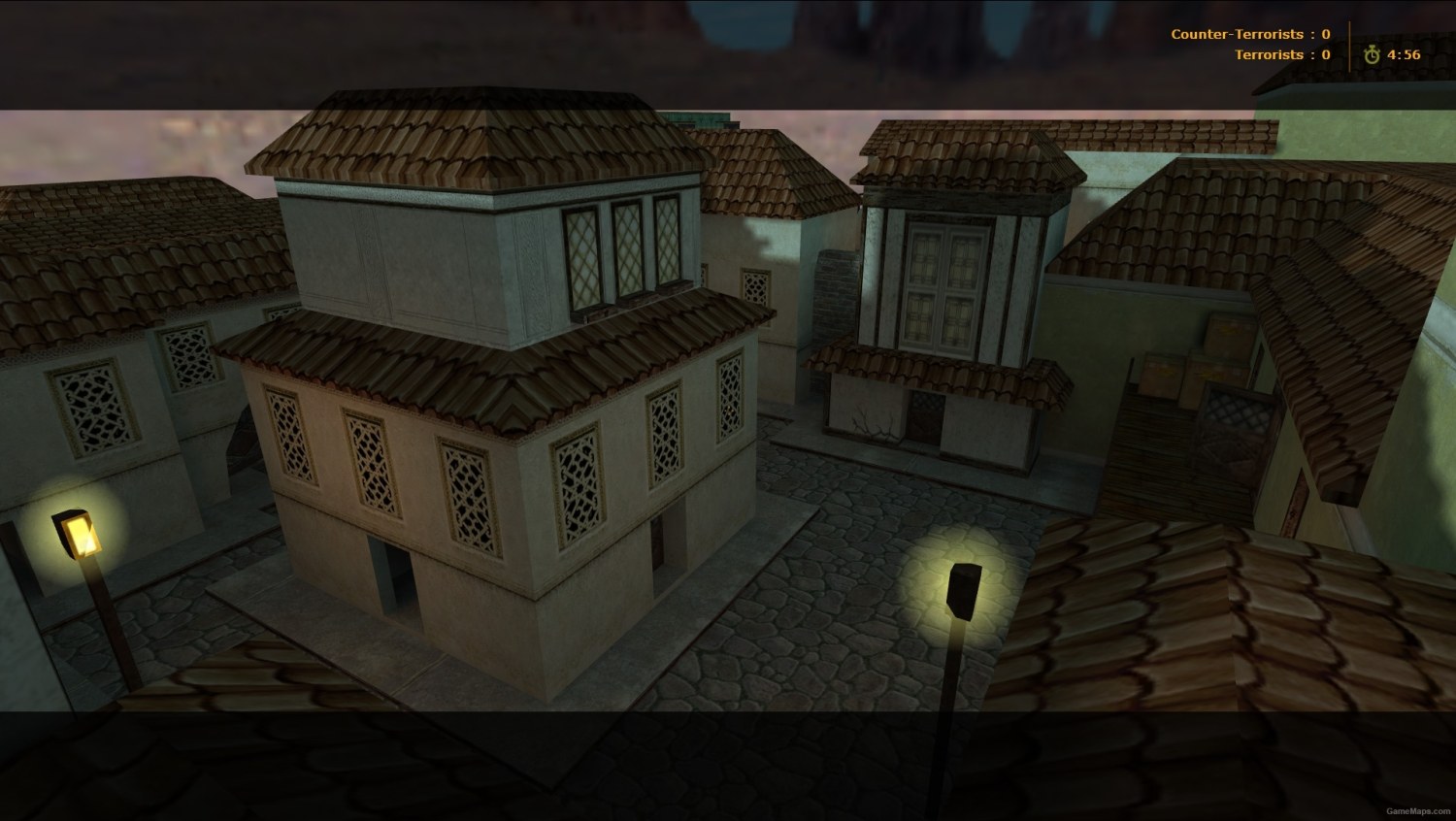Click the Counter-Terrorists score label
Viewport: 1456px width, 821px height.
pyautogui.click(x=1238, y=34)
